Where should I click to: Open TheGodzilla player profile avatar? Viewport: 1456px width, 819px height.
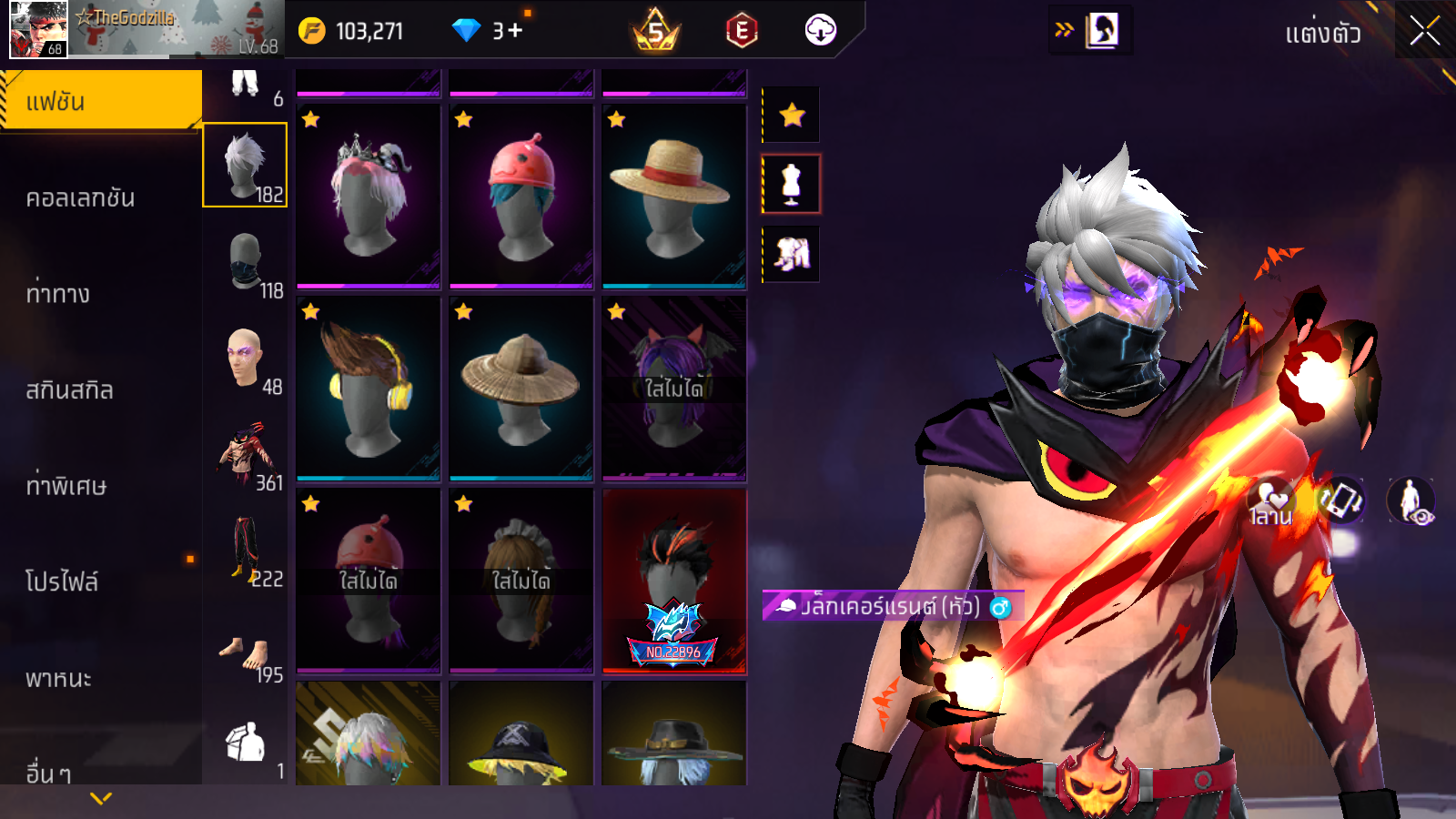(x=38, y=29)
